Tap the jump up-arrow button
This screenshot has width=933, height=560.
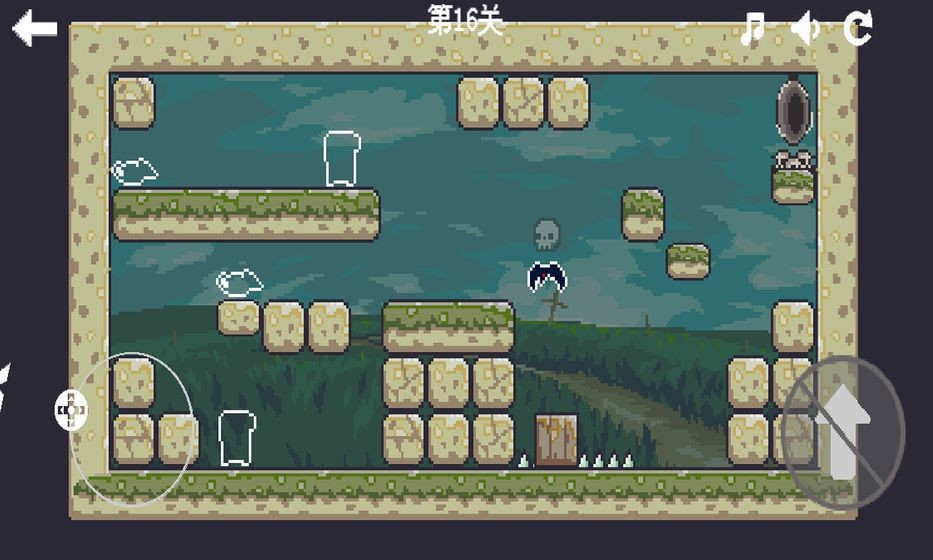coord(842,433)
